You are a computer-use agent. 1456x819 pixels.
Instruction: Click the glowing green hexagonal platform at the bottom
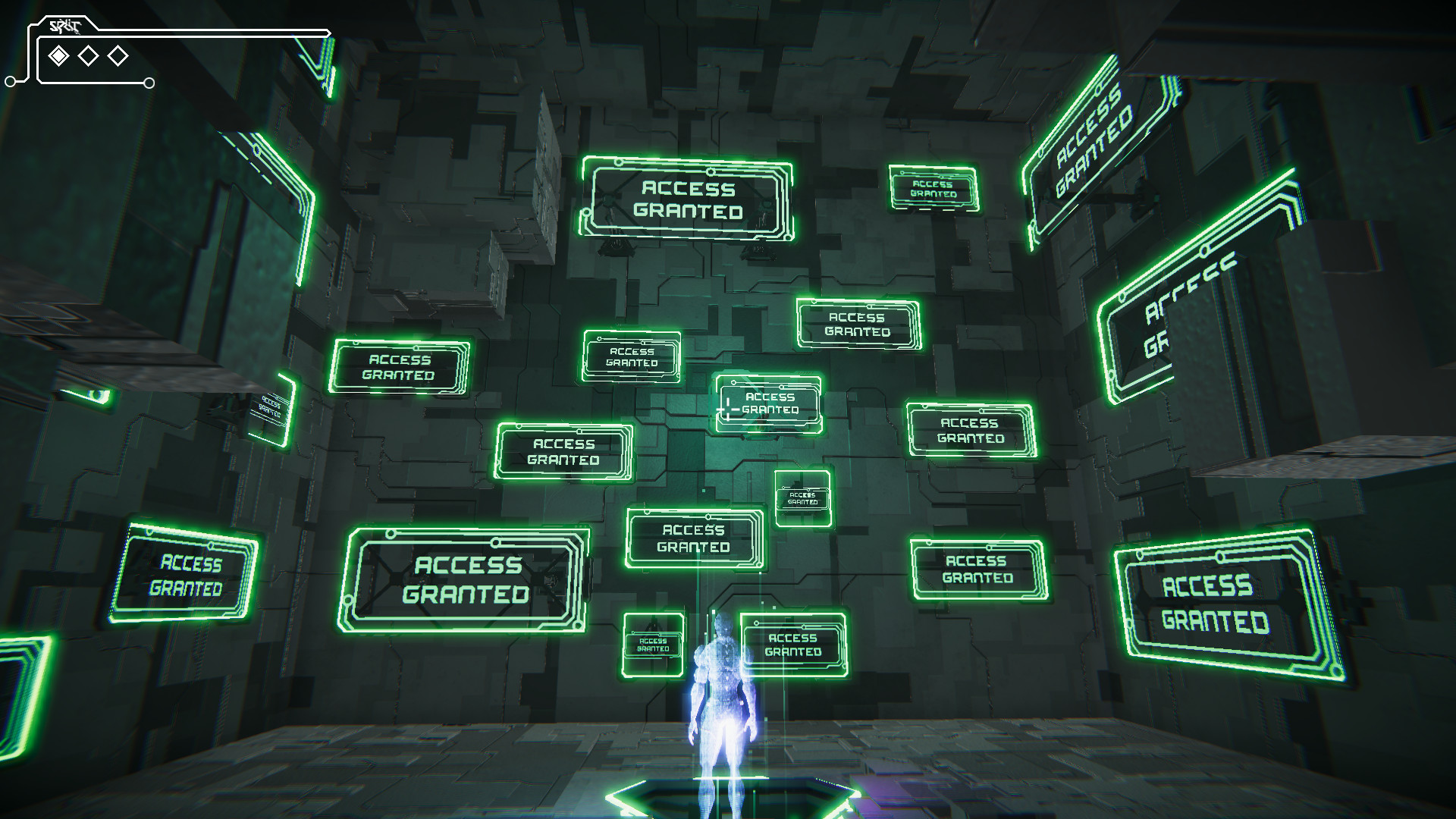pos(728,802)
